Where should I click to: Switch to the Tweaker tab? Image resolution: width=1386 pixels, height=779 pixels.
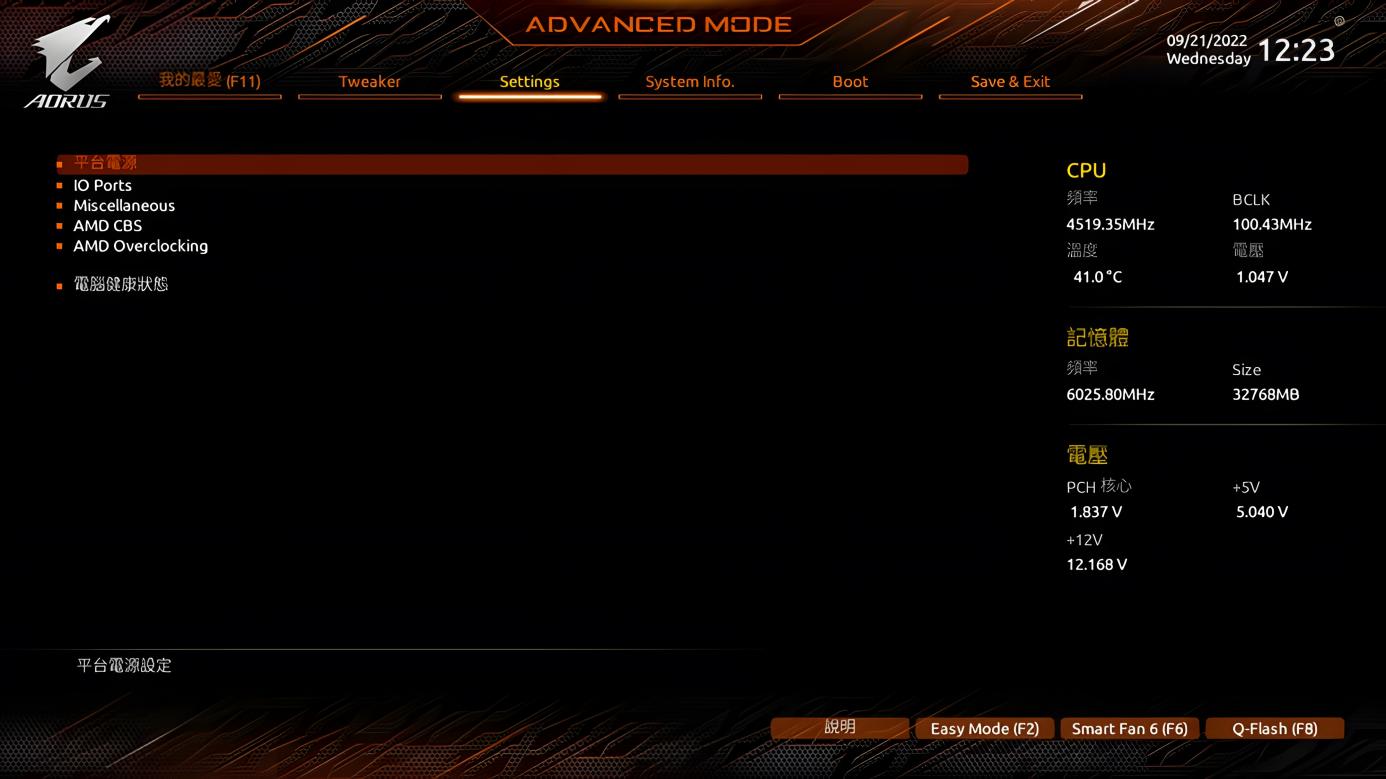click(x=369, y=82)
